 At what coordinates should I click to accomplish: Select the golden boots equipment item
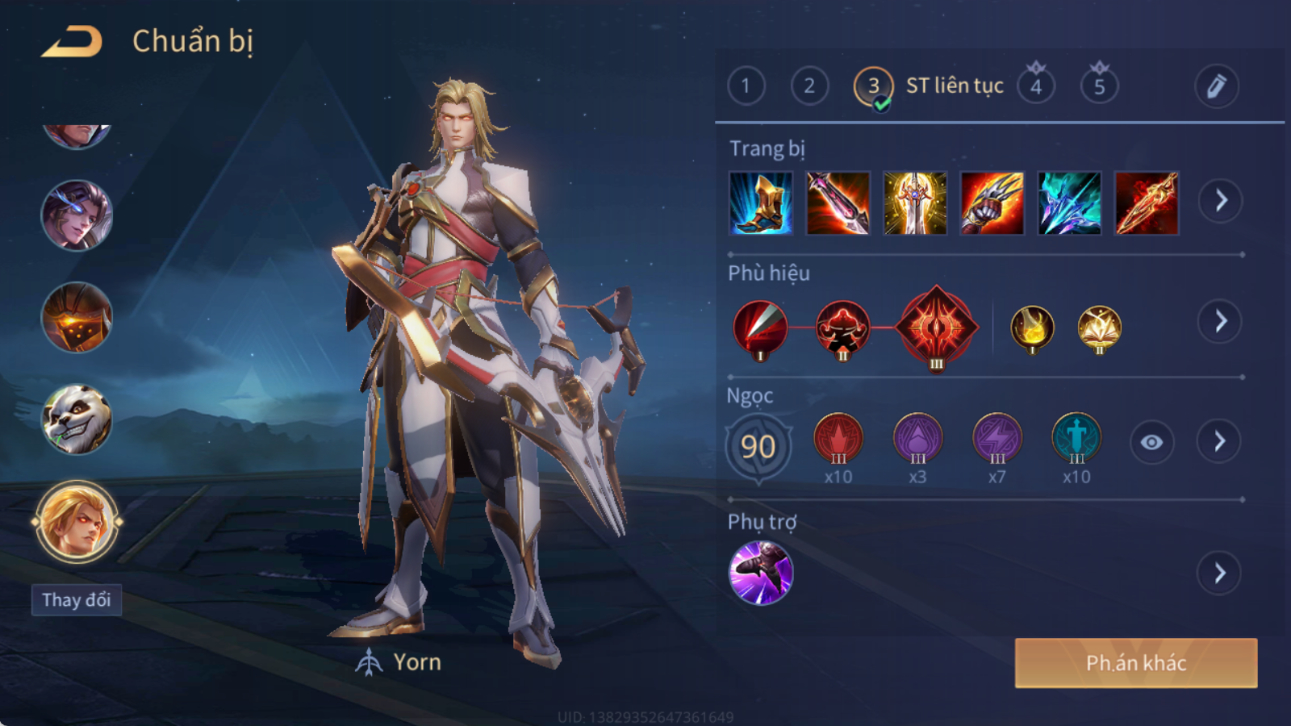[761, 203]
